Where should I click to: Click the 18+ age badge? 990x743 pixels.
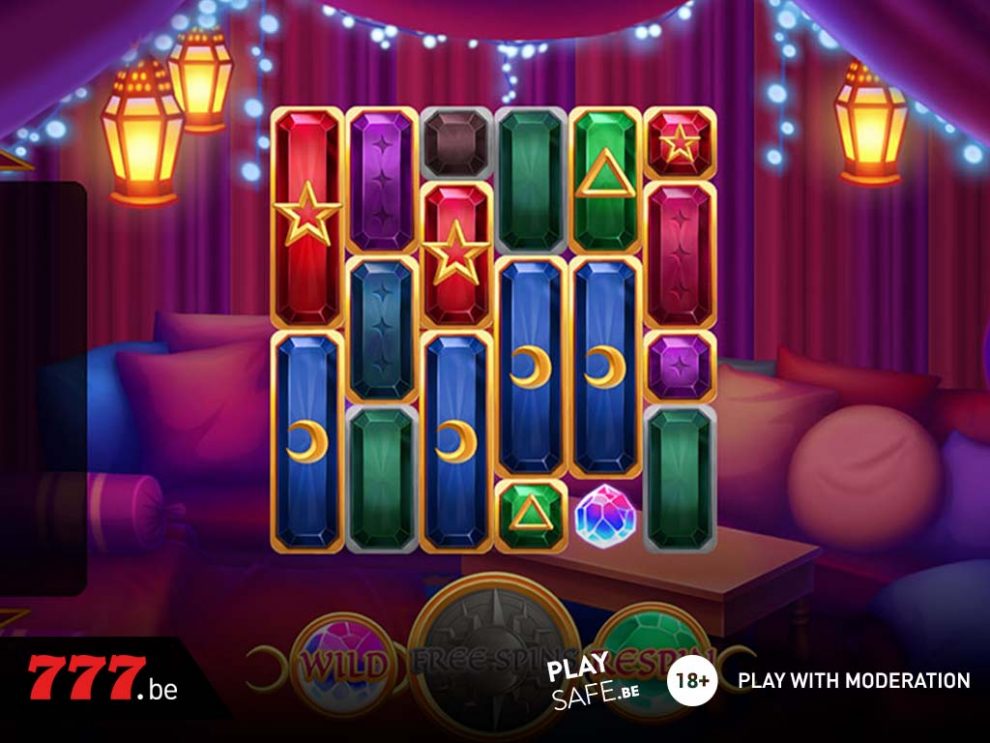pyautogui.click(x=692, y=682)
